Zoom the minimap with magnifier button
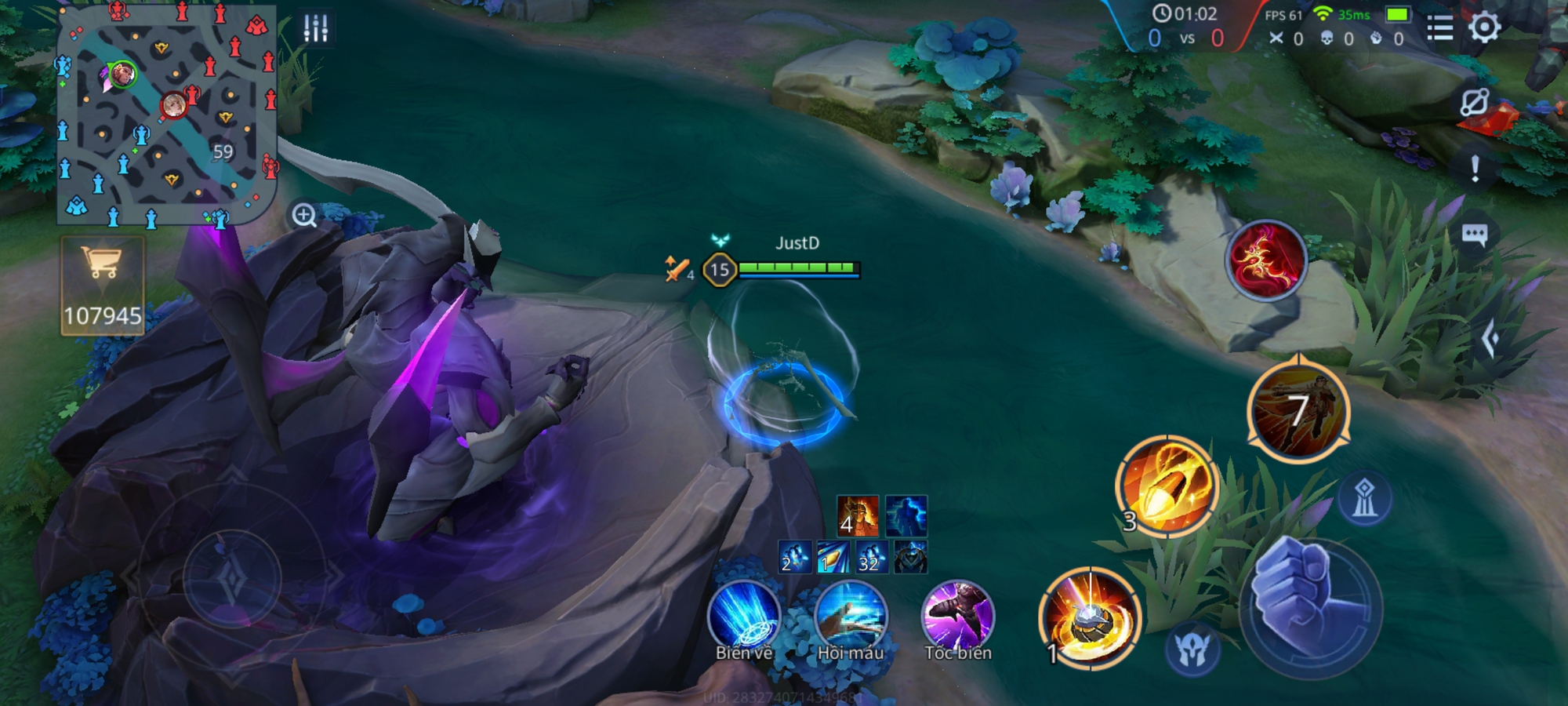This screenshot has height=706, width=1568. tap(304, 215)
